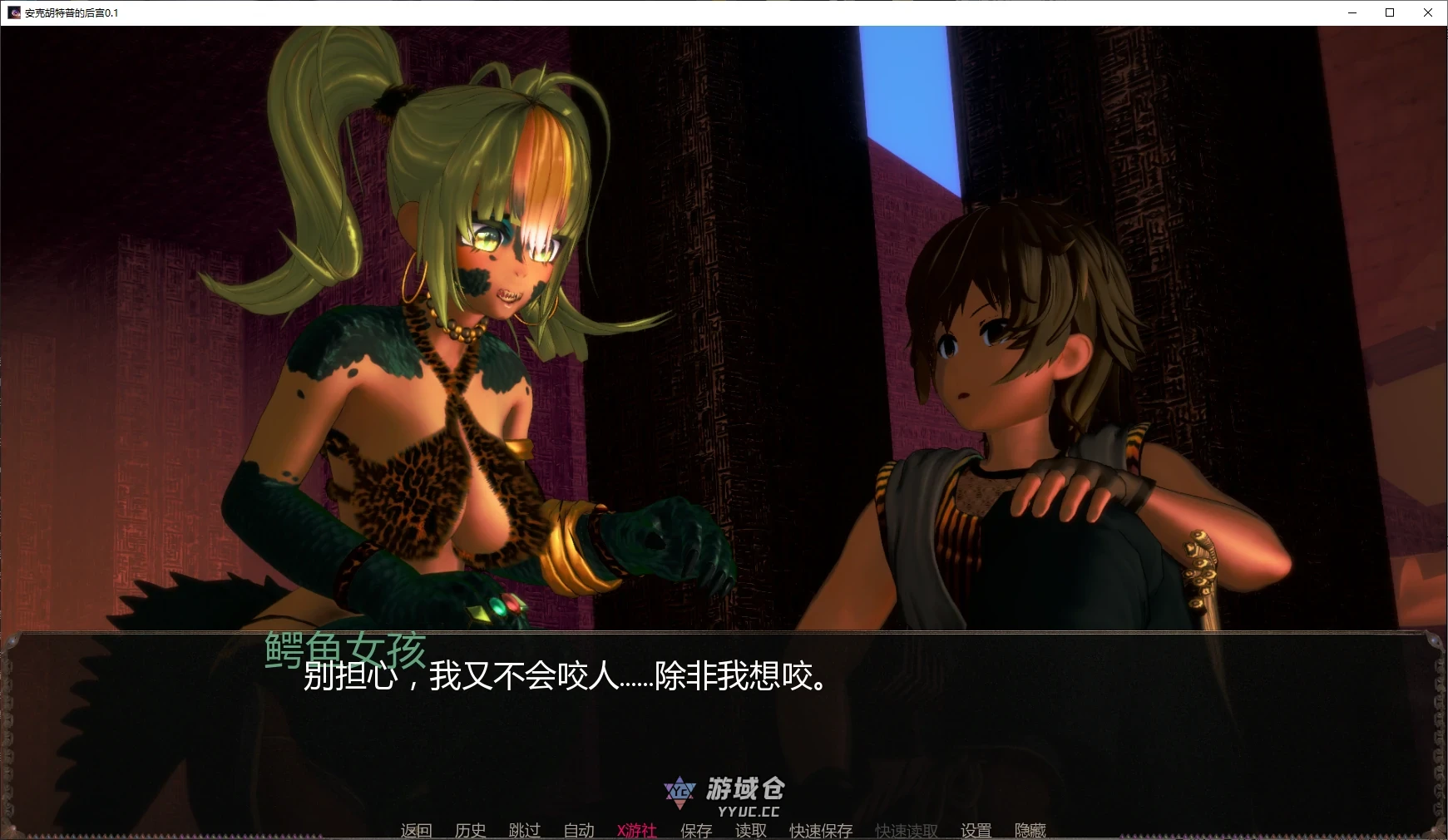Open the 读取 load game screen
1448x840 pixels.
(751, 831)
